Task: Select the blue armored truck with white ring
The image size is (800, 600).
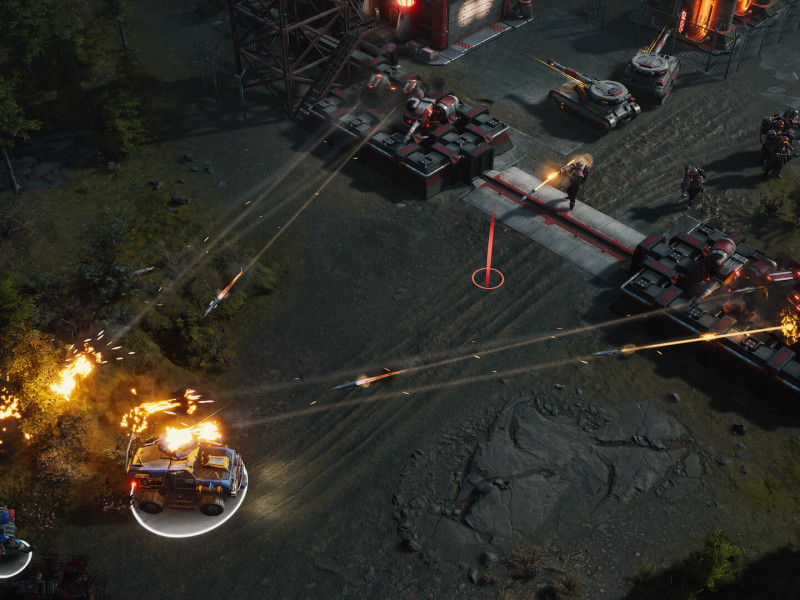Action: coord(187,475)
